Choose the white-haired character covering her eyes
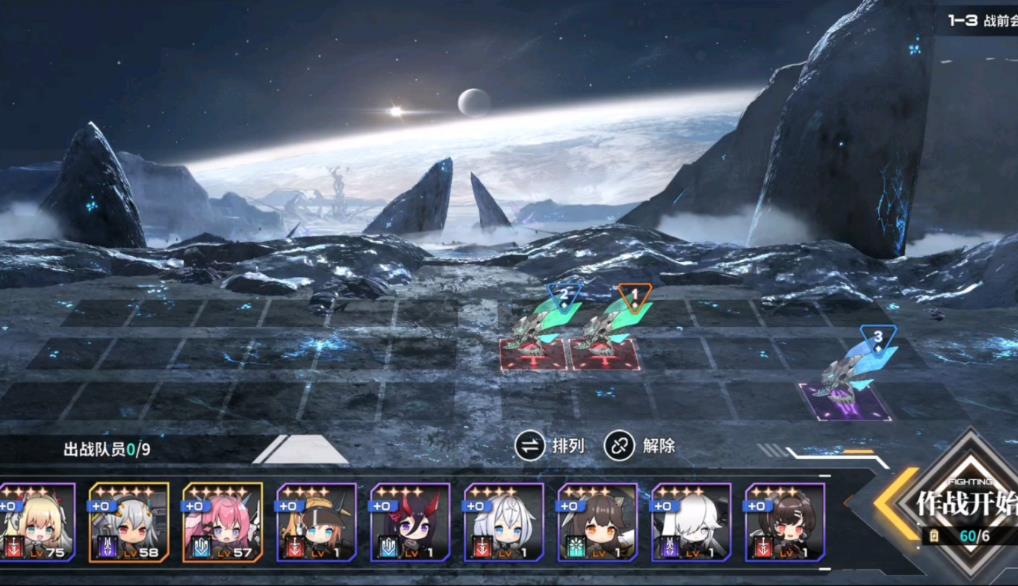The height and width of the screenshot is (586, 1018). 691,522
